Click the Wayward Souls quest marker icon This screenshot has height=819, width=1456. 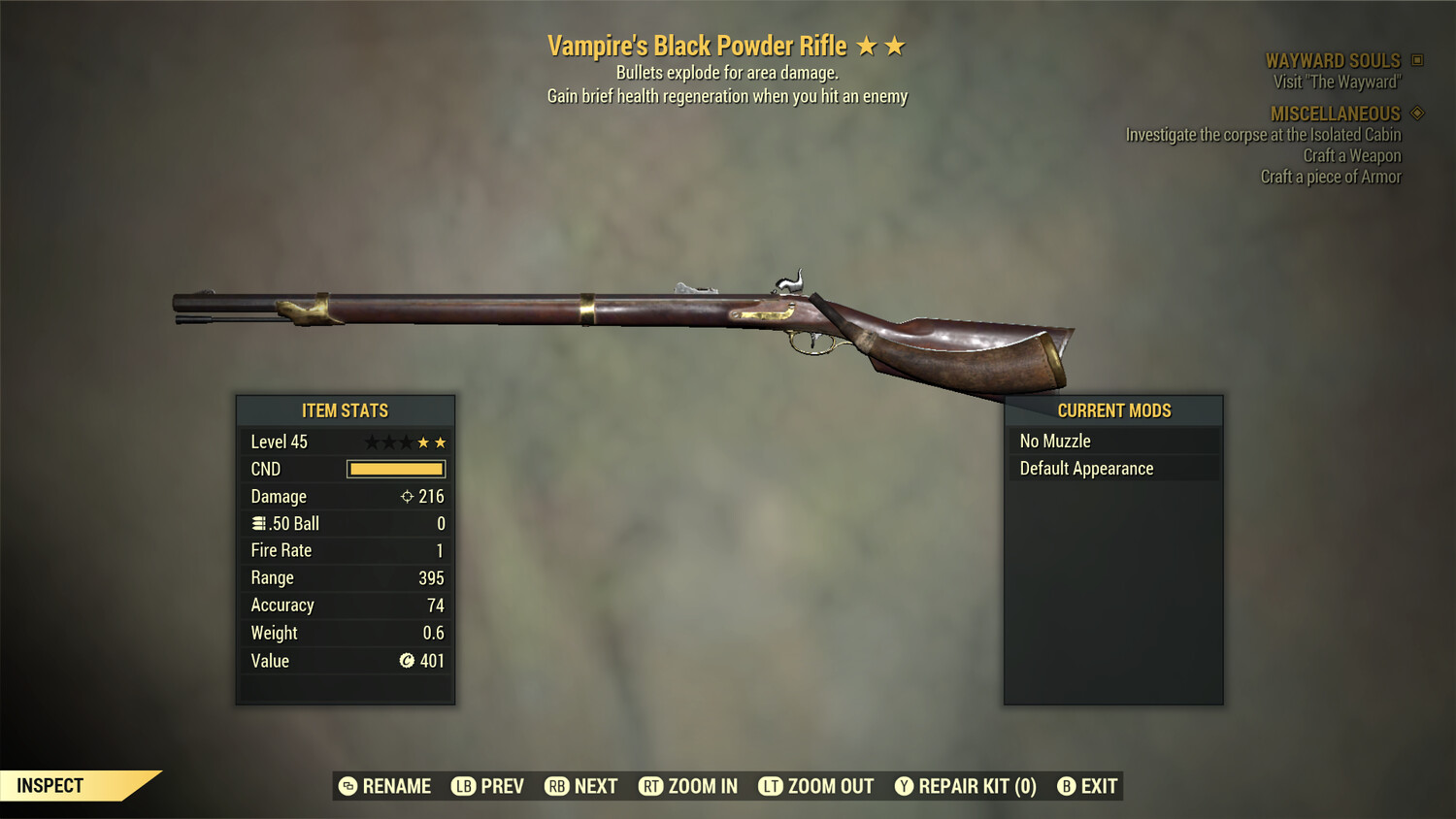[1416, 59]
